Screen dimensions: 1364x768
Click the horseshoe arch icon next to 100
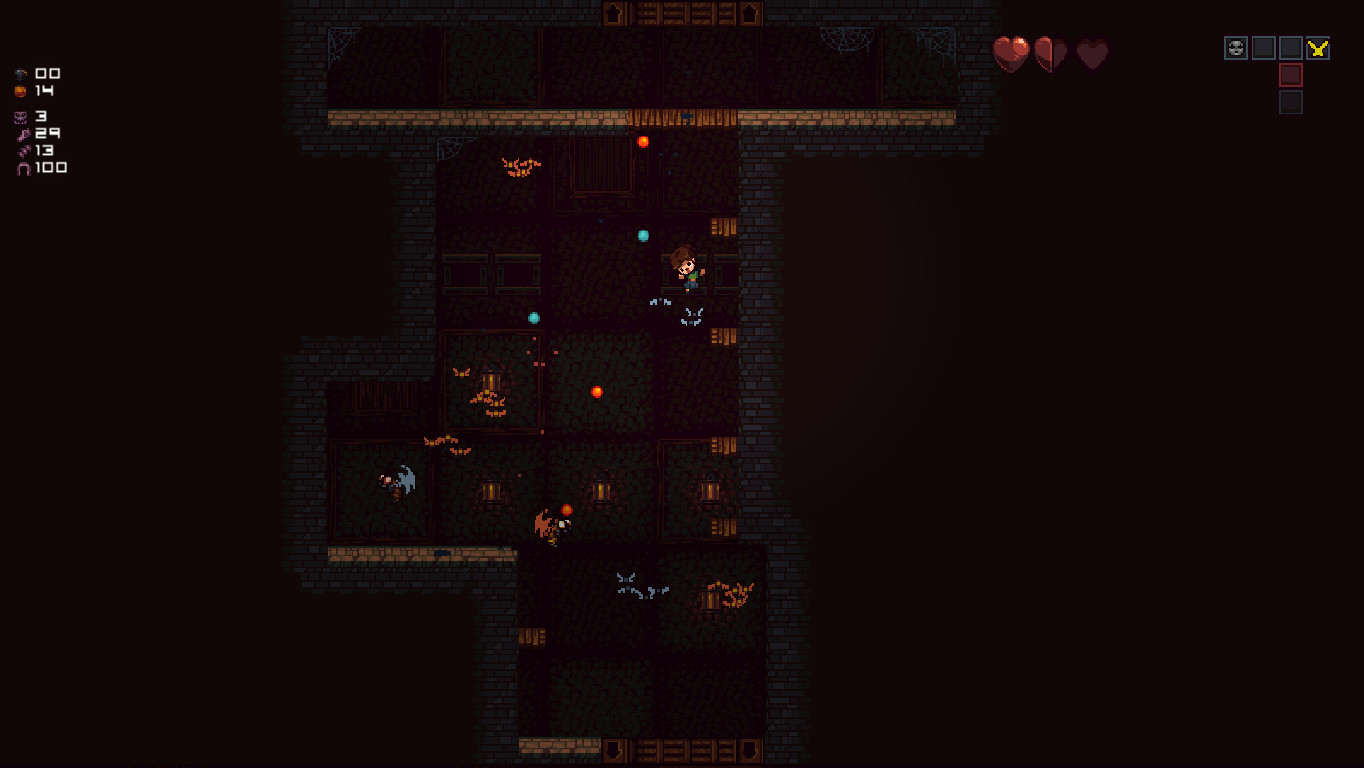click(23, 168)
